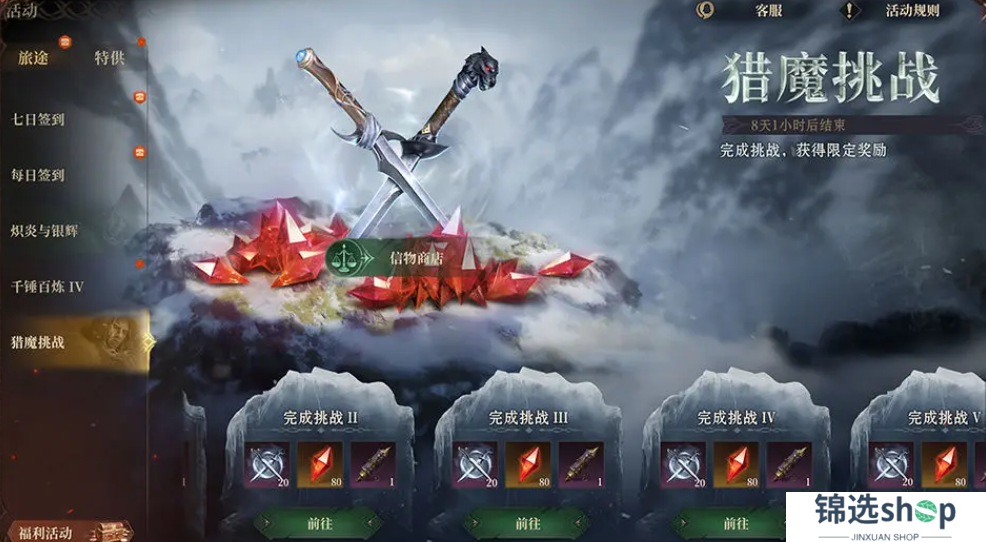Viewport: 986px width, 542px height.
Task: Choose the 猎魔挑战 menu entry
Action: (38, 342)
